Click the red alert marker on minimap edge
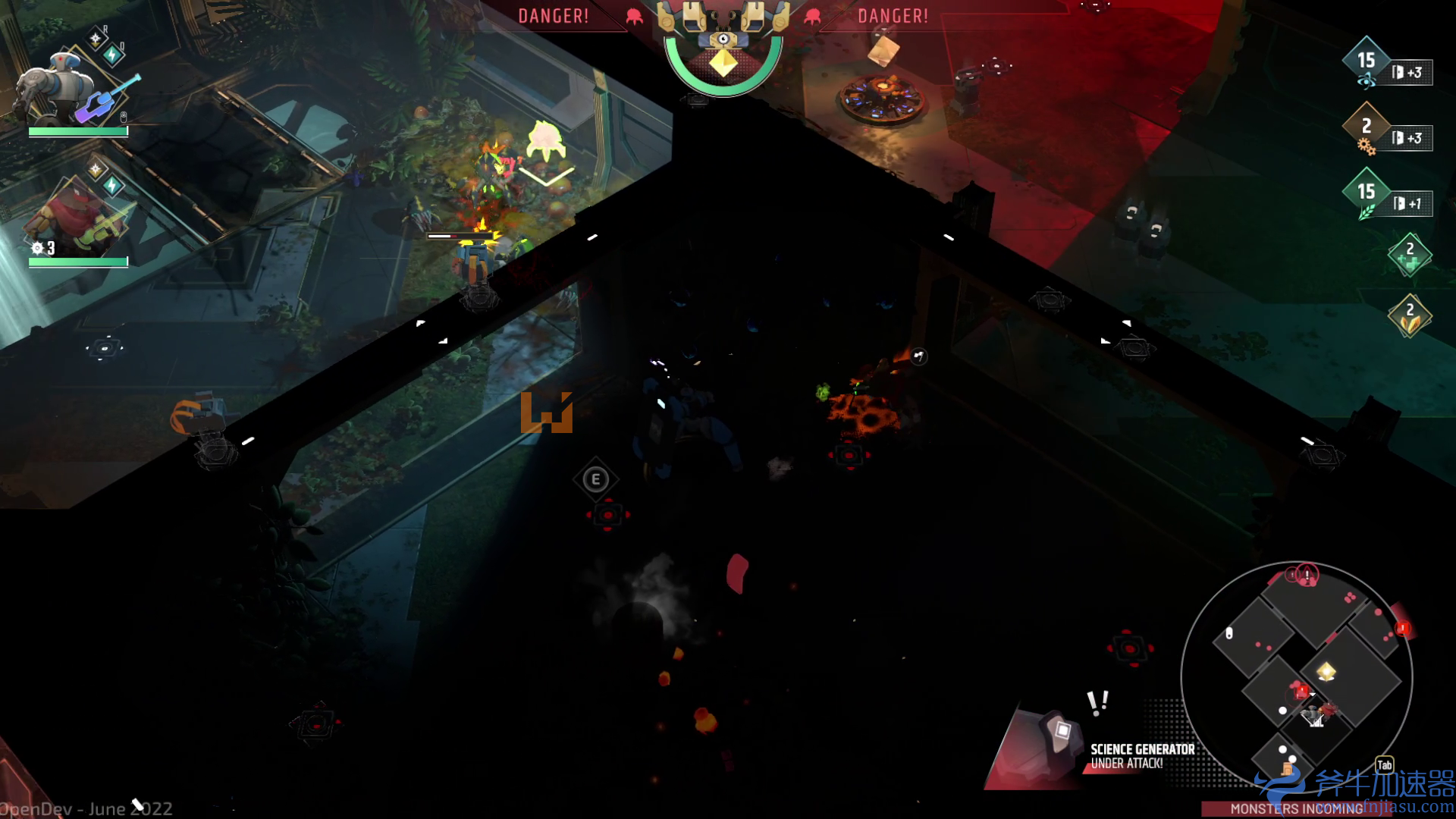Screen dimensions: 1456x819 1403,628
